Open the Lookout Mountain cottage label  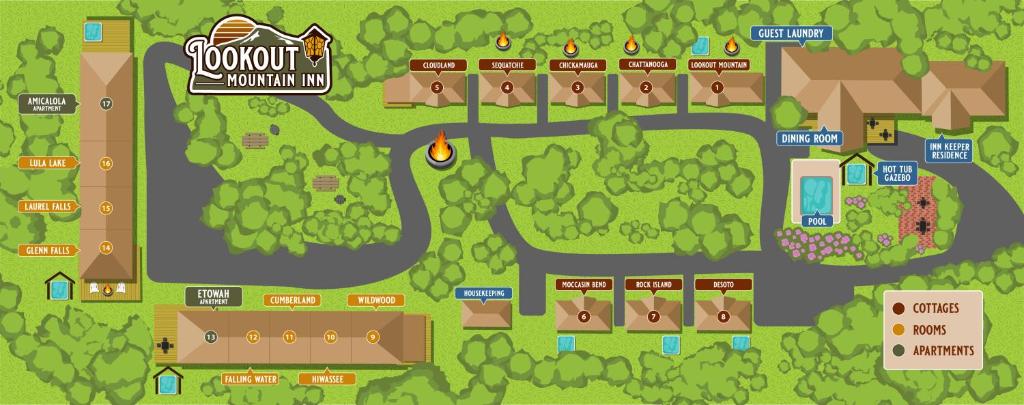[x=716, y=66]
